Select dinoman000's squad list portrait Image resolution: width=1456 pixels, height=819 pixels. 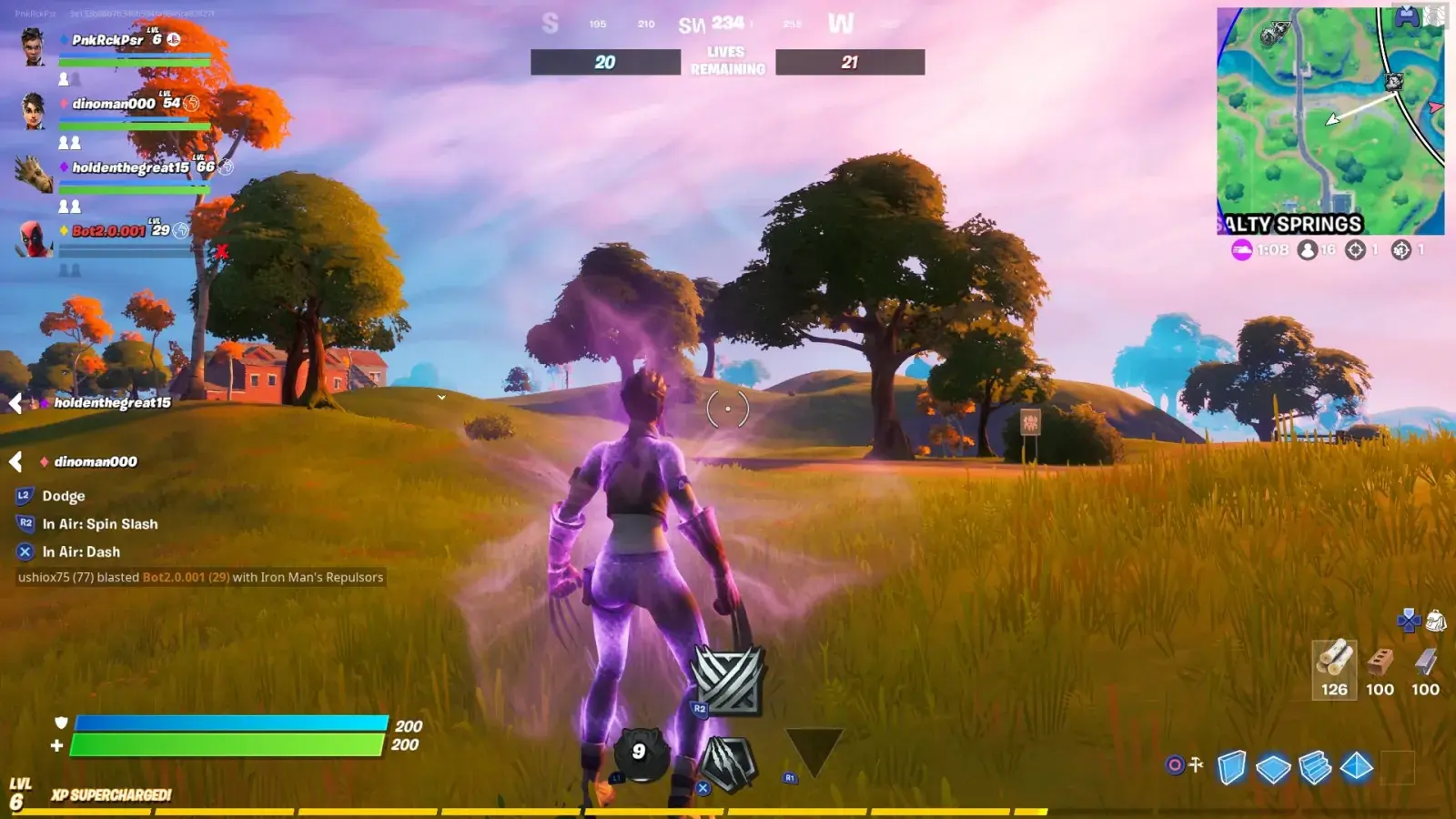pyautogui.click(x=34, y=110)
